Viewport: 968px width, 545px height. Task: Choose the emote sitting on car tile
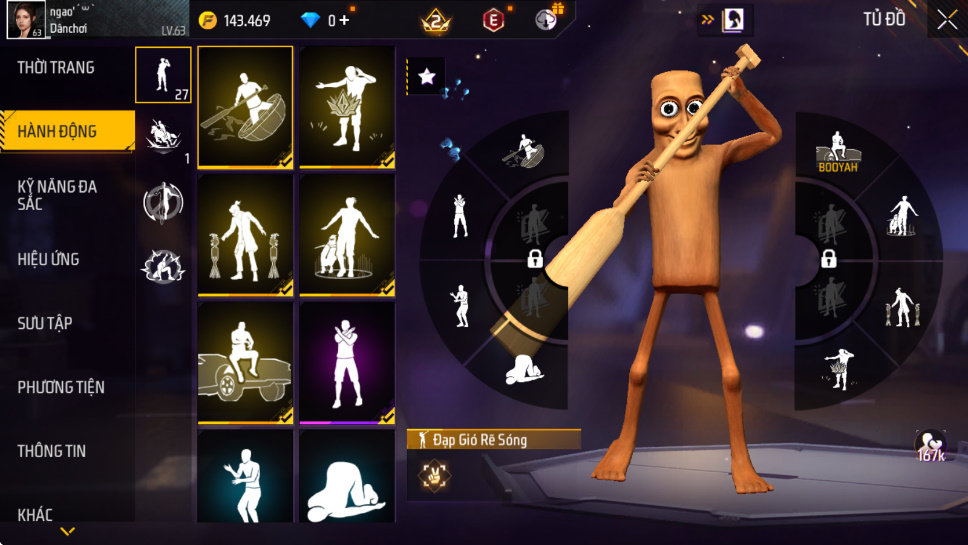pos(245,362)
